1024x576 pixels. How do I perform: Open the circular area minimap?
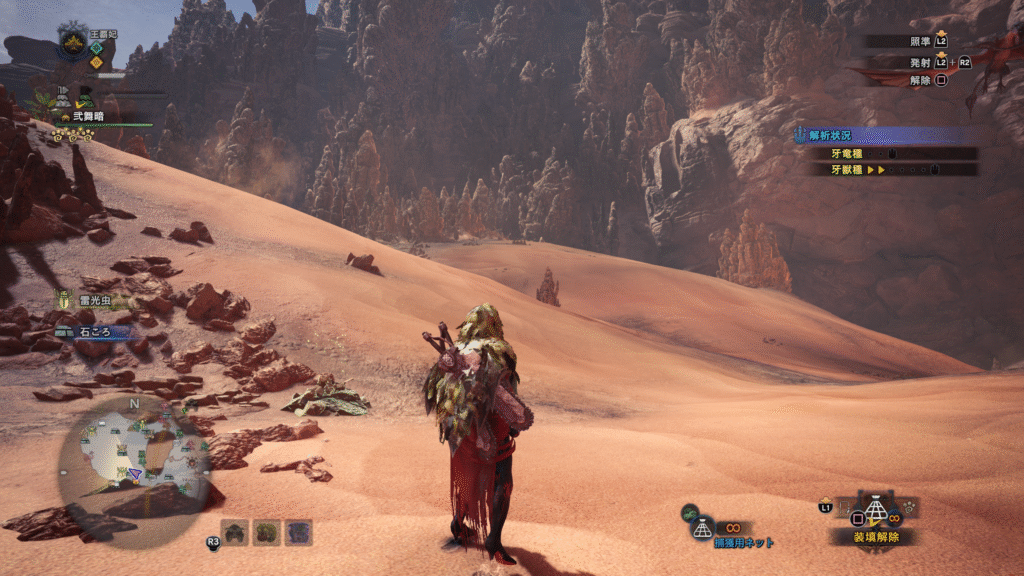[133, 455]
